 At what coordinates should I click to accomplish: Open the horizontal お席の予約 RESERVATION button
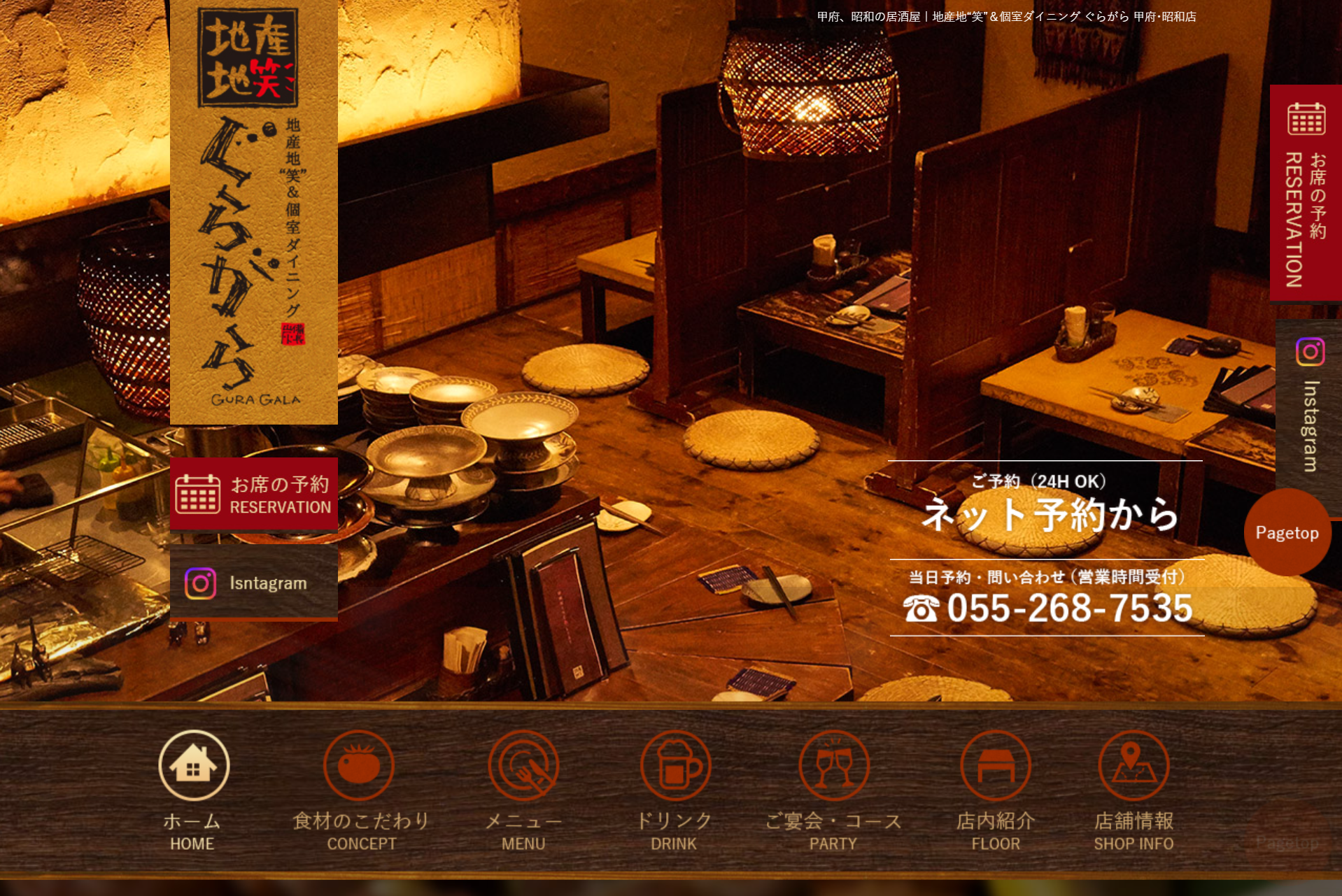(254, 495)
